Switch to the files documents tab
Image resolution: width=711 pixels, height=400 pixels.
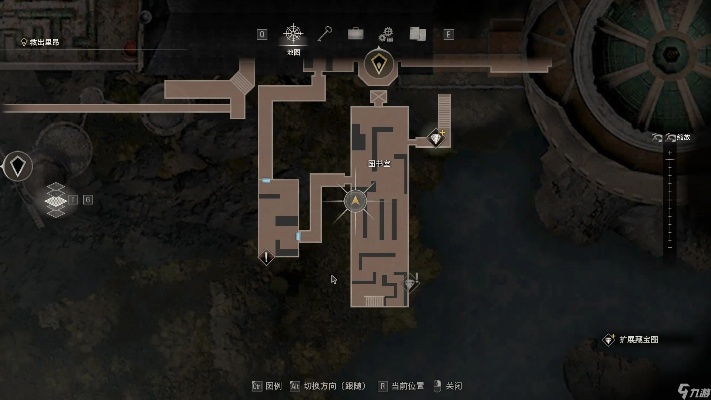[x=417, y=34]
